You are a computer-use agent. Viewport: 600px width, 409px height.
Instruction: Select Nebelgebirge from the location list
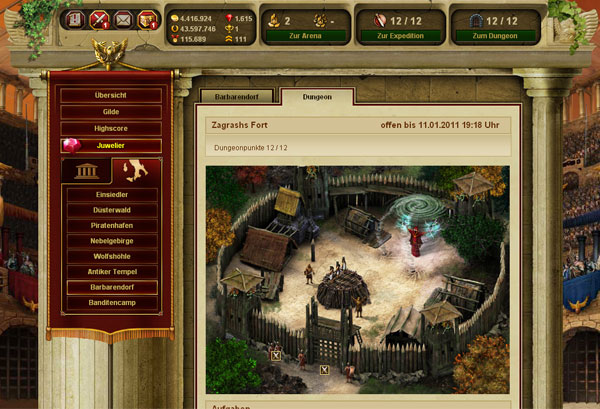click(x=111, y=242)
